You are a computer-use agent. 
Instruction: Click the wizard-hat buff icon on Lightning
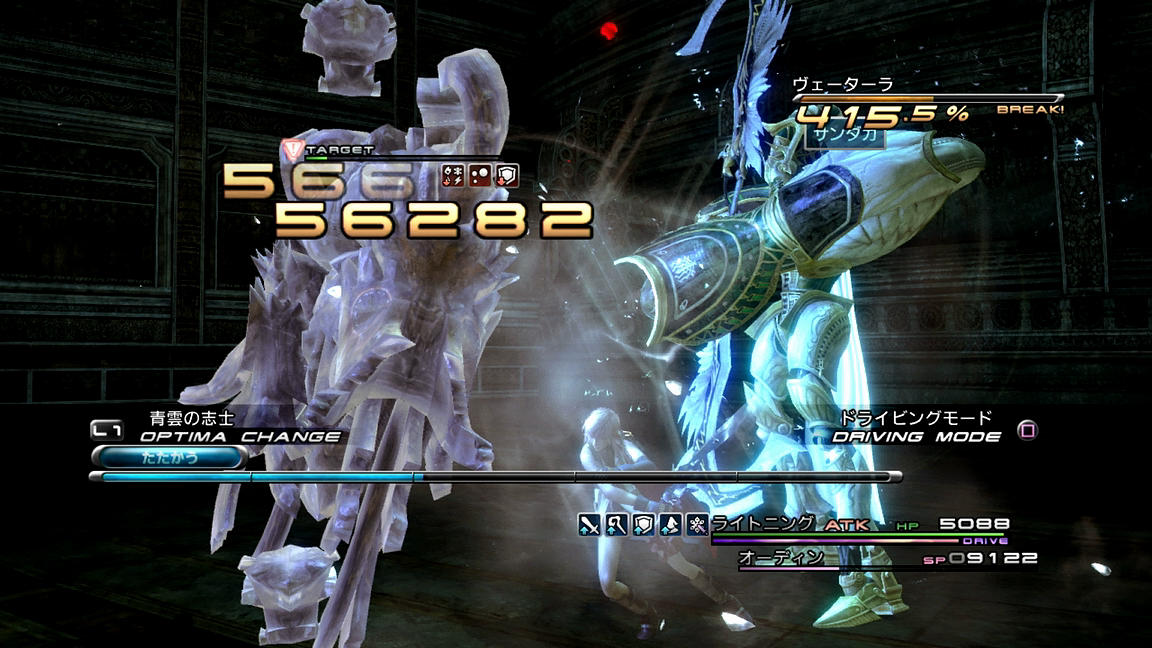click(670, 523)
